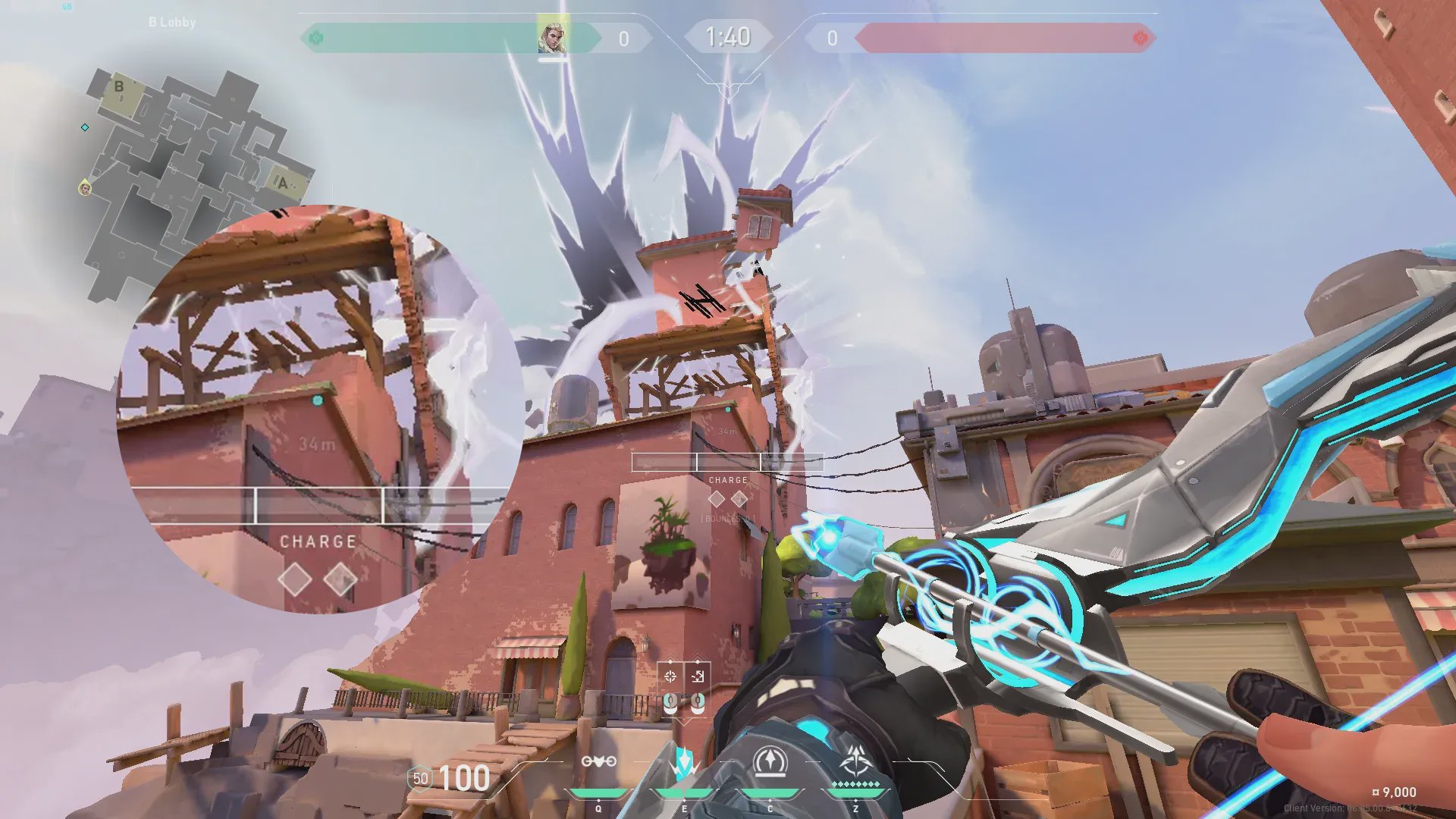Choose the Owl Drone ability icon

click(770, 762)
